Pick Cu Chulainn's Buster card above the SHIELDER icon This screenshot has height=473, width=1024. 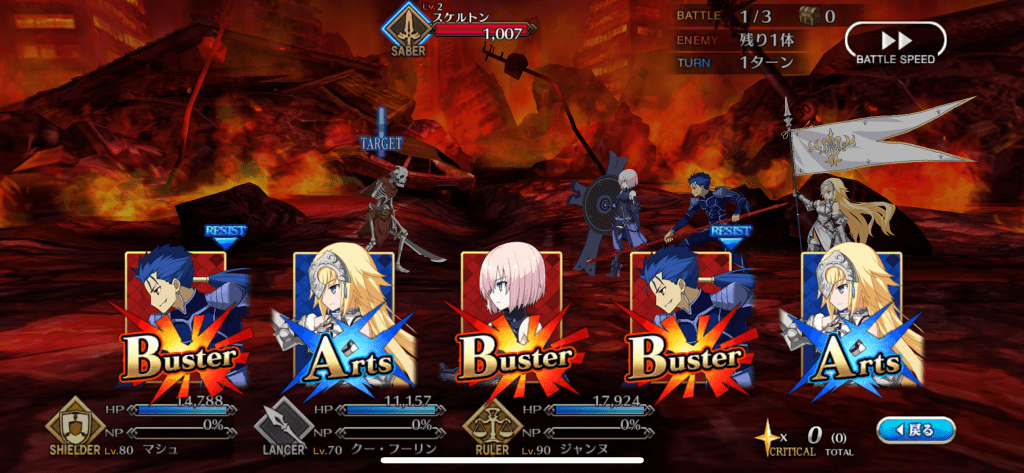pos(176,320)
